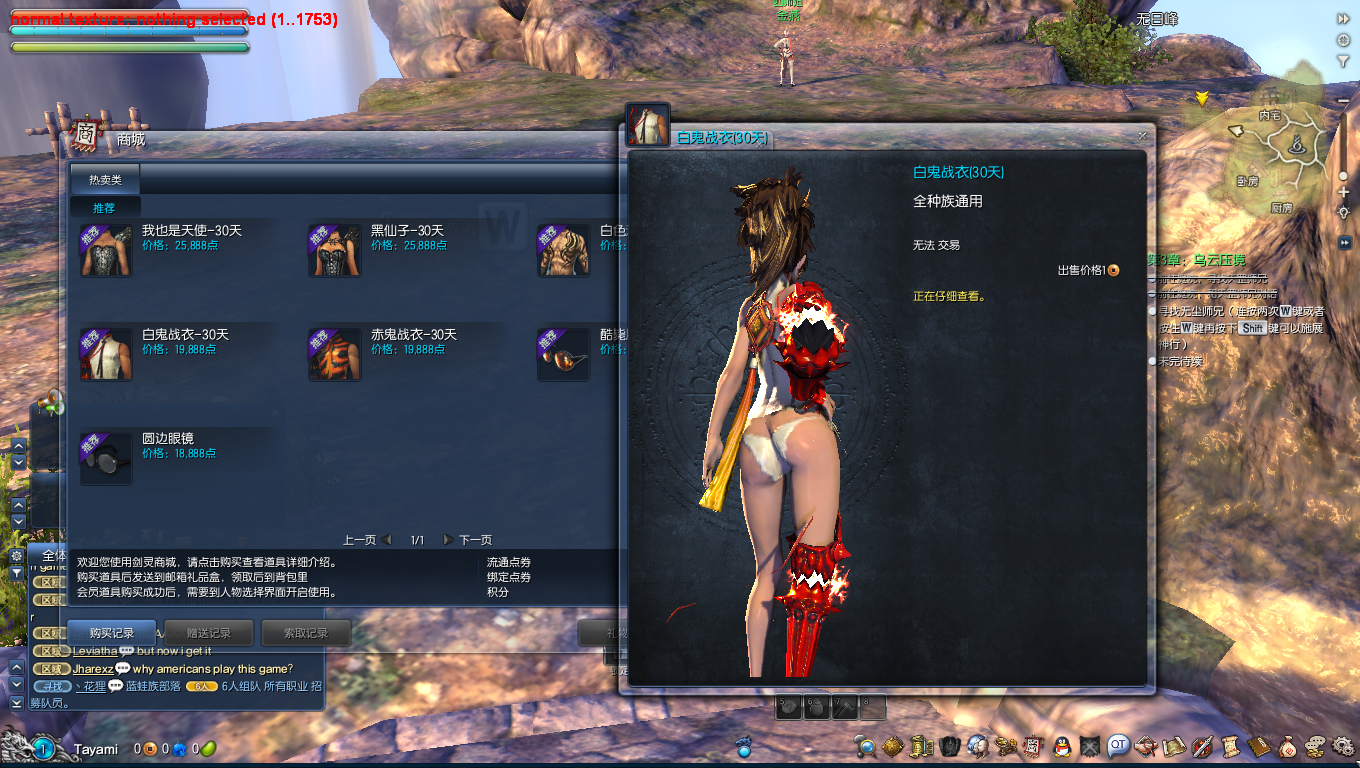Click the minimap zoom-out minus button
Viewport: 1360px width, 768px height.
coord(1343,101)
